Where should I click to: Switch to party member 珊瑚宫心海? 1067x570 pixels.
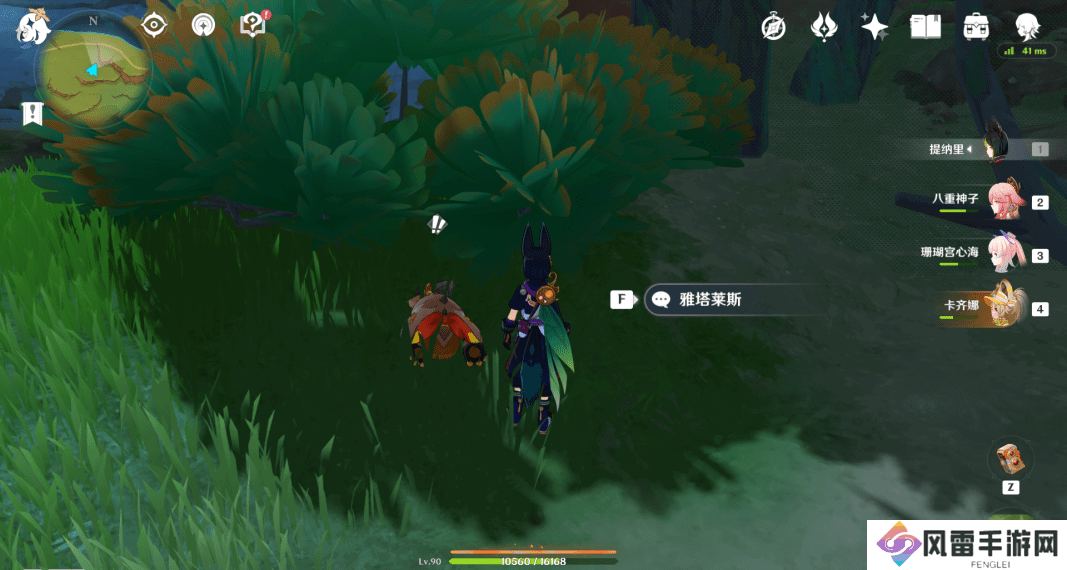[1006, 253]
